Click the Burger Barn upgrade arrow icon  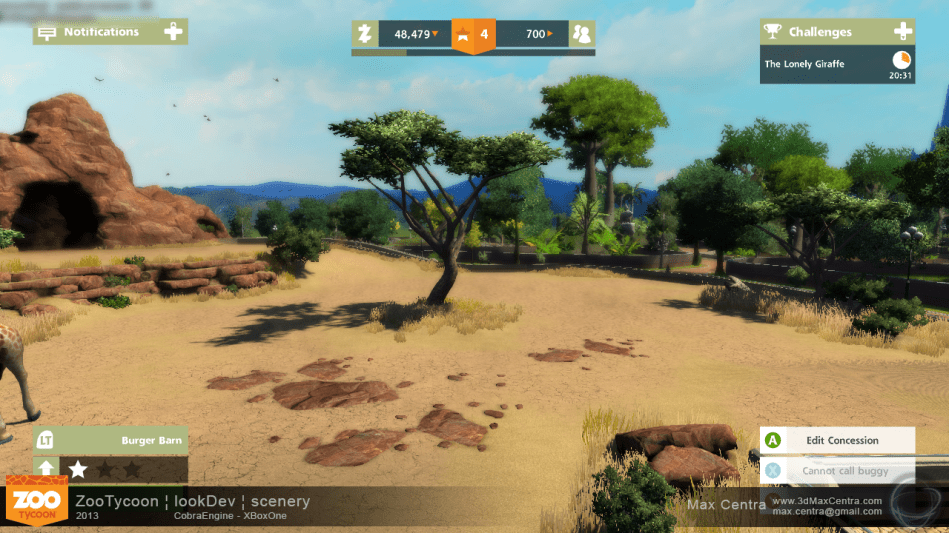[46, 468]
